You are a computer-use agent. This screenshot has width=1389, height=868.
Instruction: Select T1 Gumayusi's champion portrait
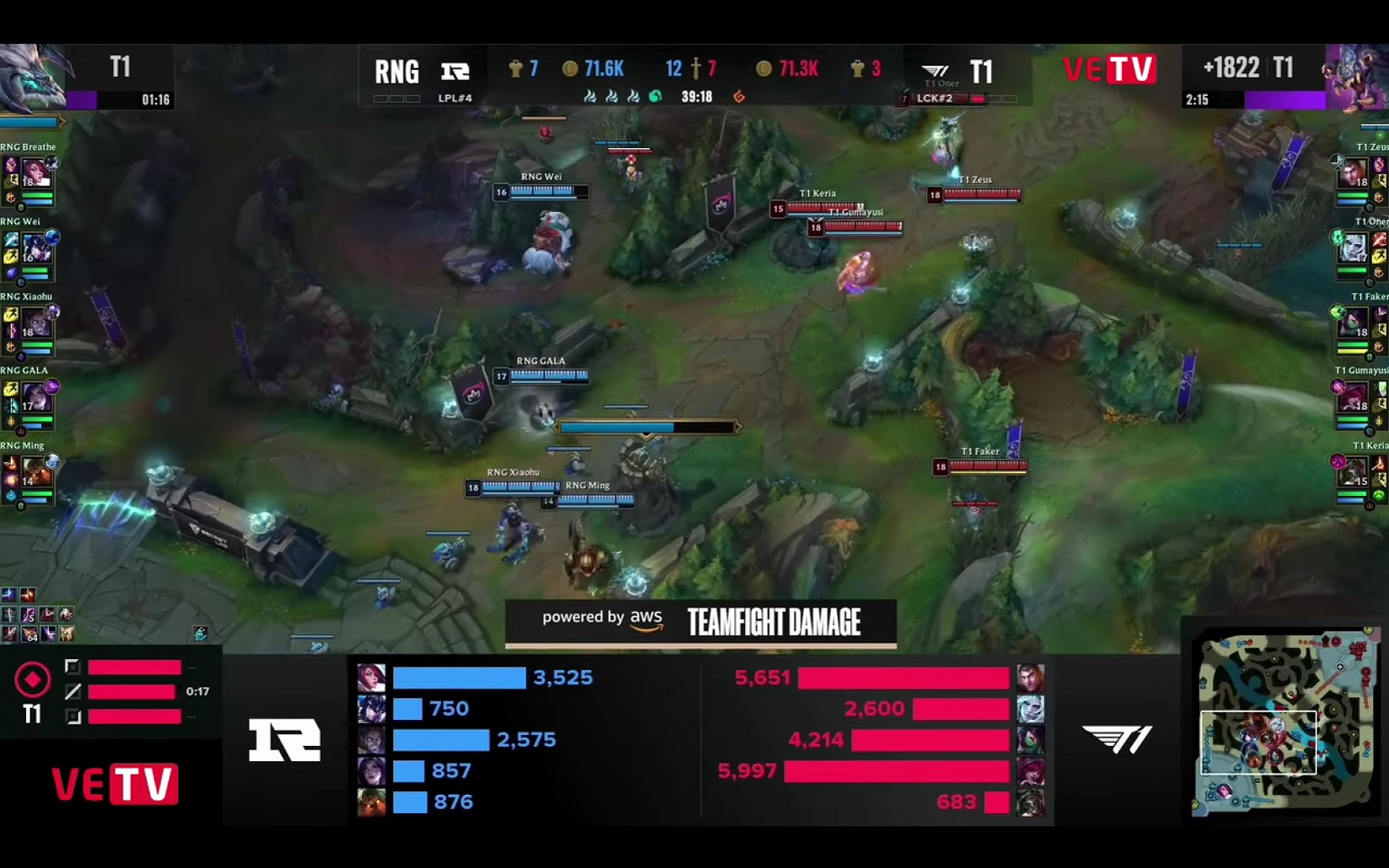[1353, 397]
